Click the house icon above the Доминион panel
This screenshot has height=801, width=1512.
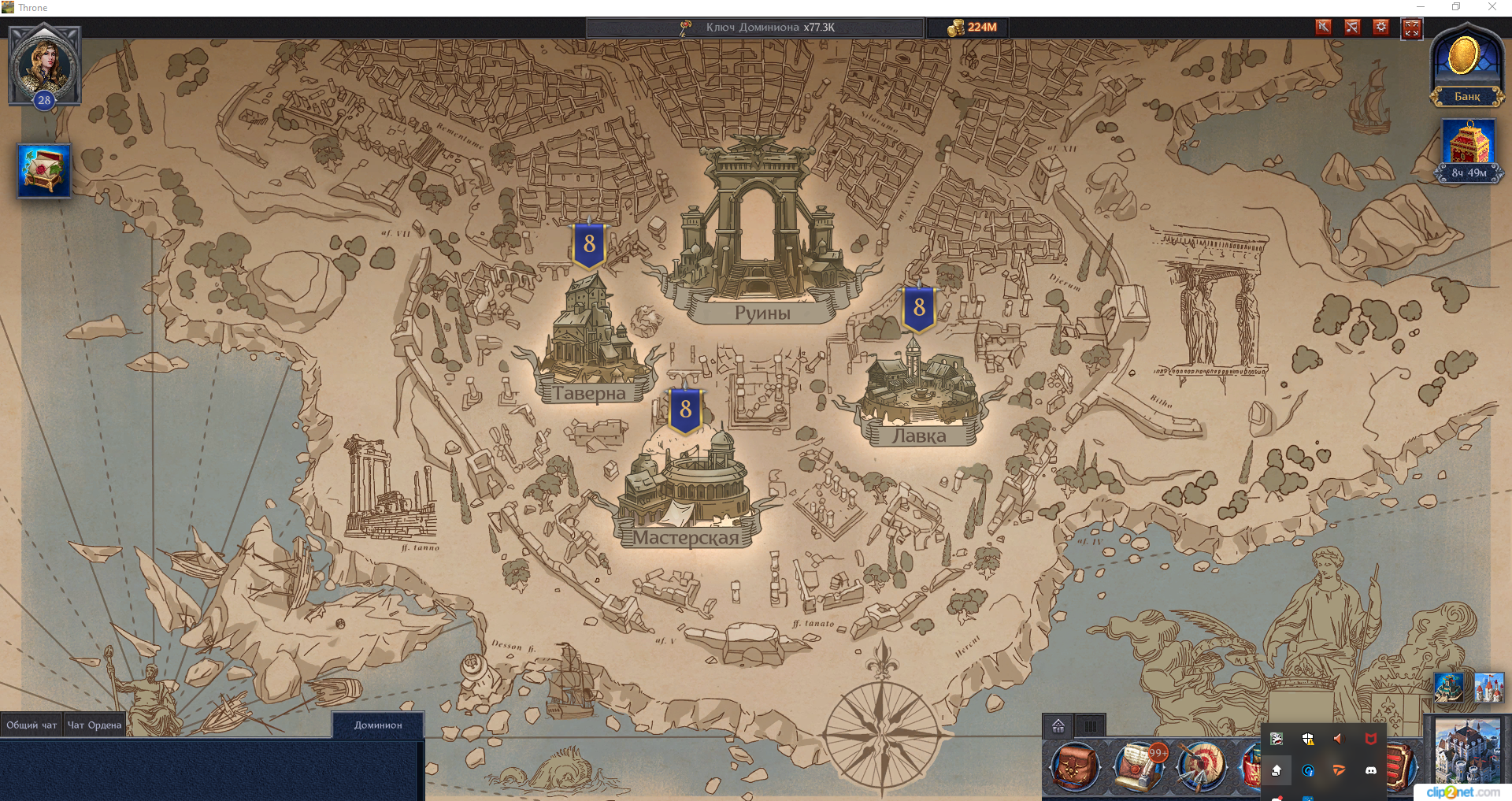1058,726
